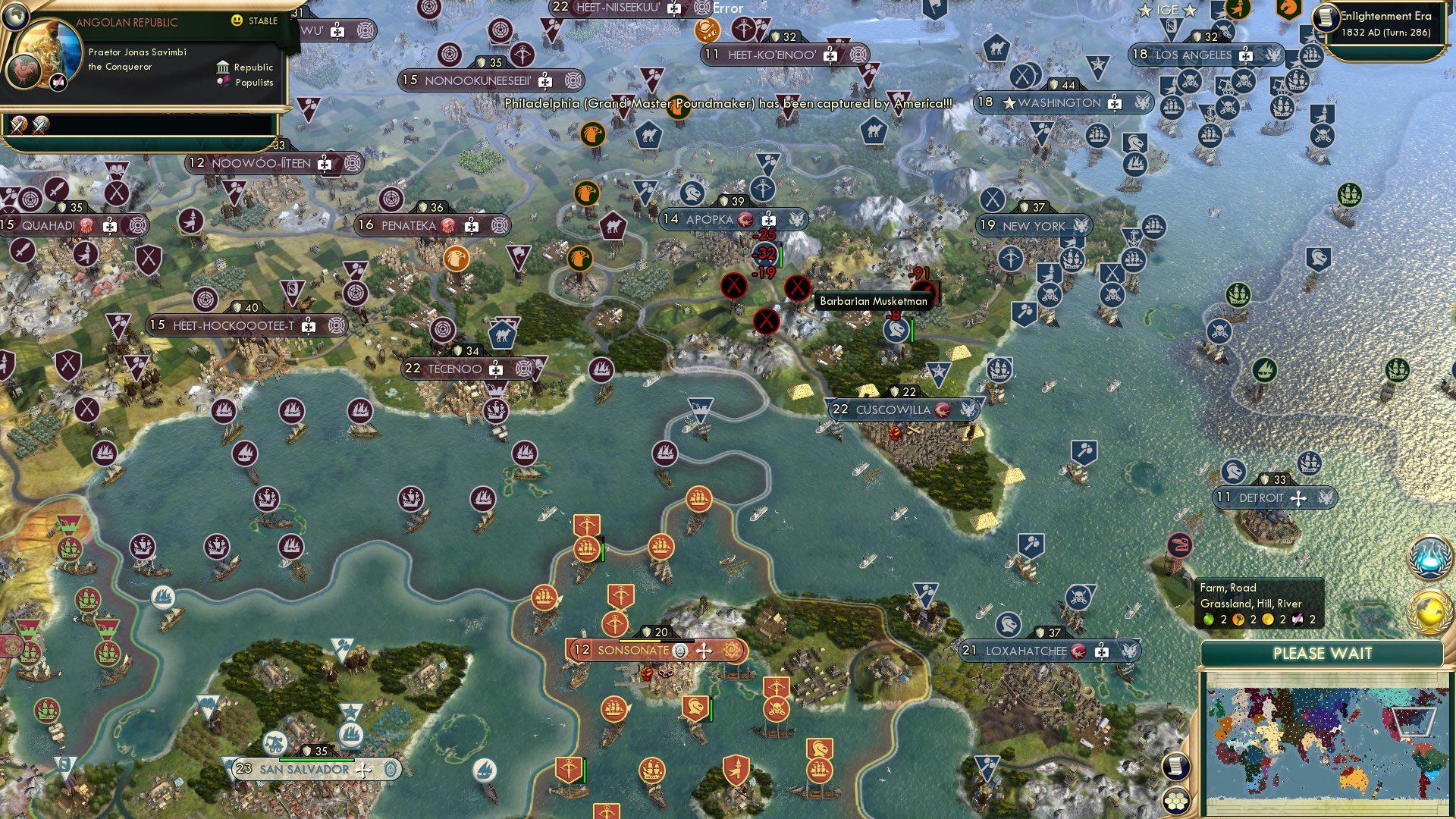
Task: Open the IGE in-game editor
Action: click(x=1167, y=10)
